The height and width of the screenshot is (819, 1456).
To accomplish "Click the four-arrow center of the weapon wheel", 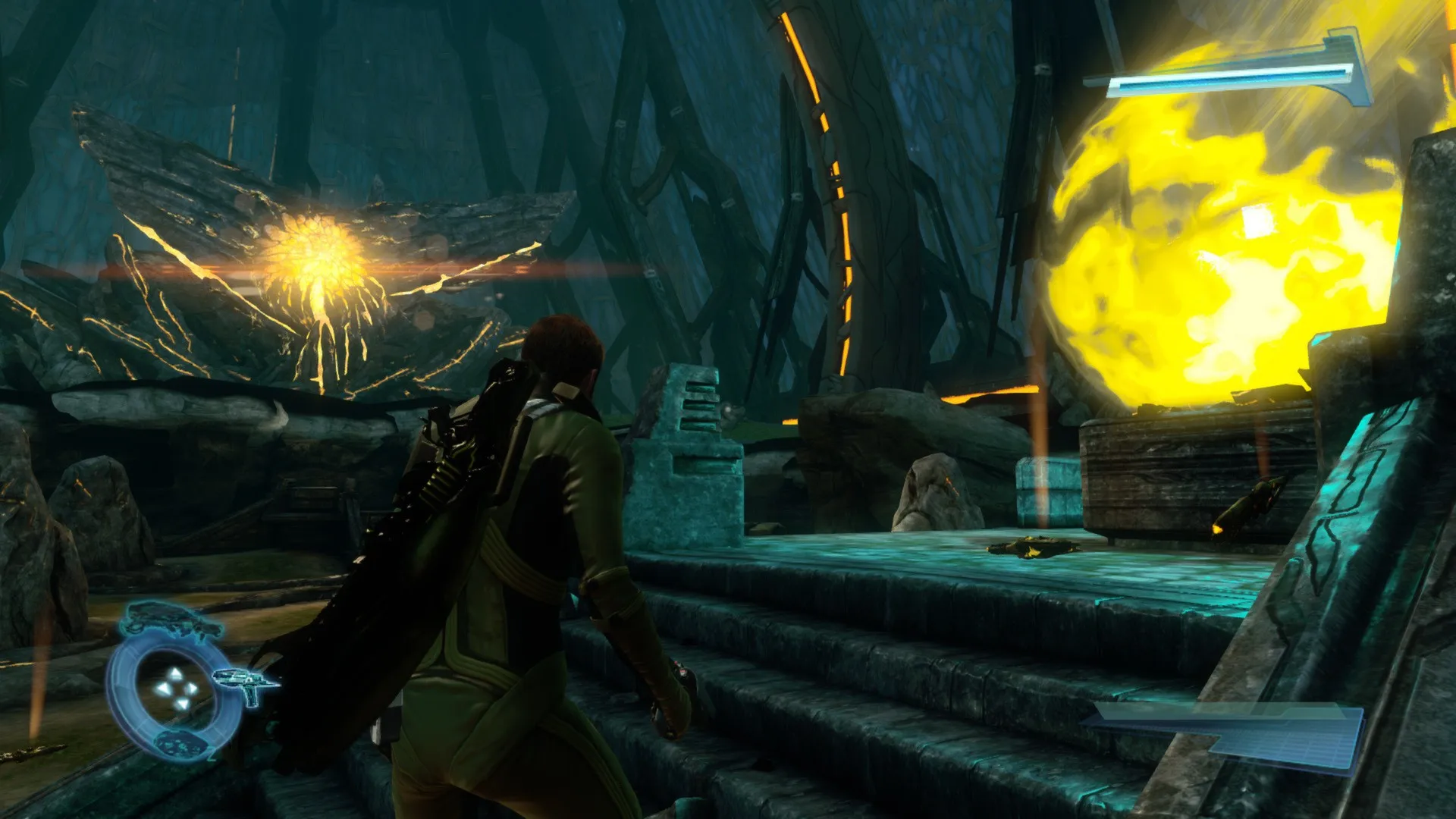I will [176, 689].
